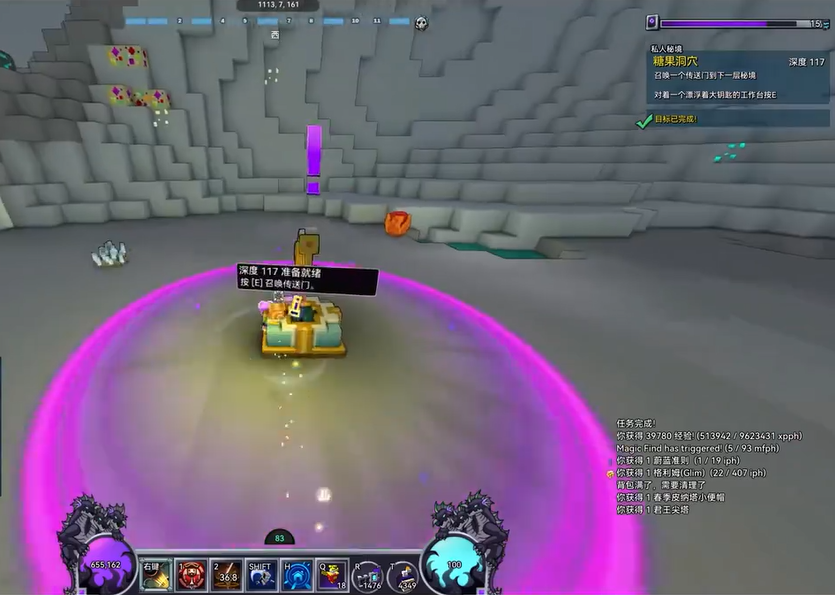Screen dimensions: 835x595
Task: Select the R bomb item with 1476 count
Action: 369,575
